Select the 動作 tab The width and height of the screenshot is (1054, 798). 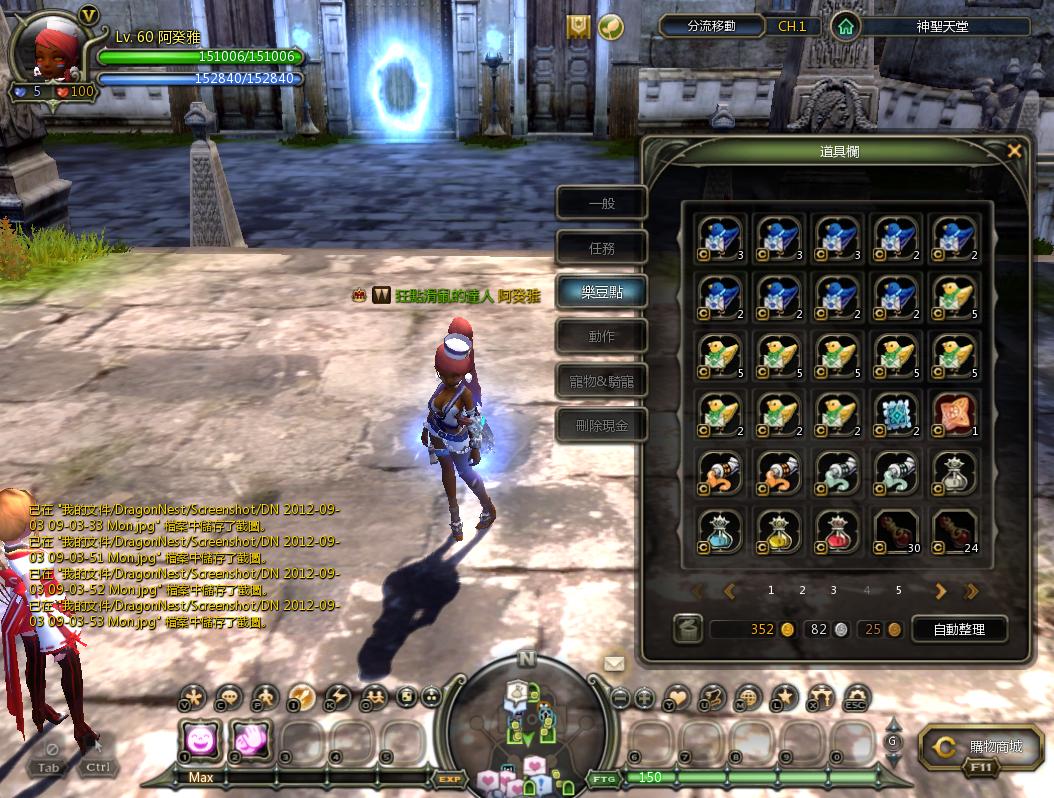(x=602, y=336)
